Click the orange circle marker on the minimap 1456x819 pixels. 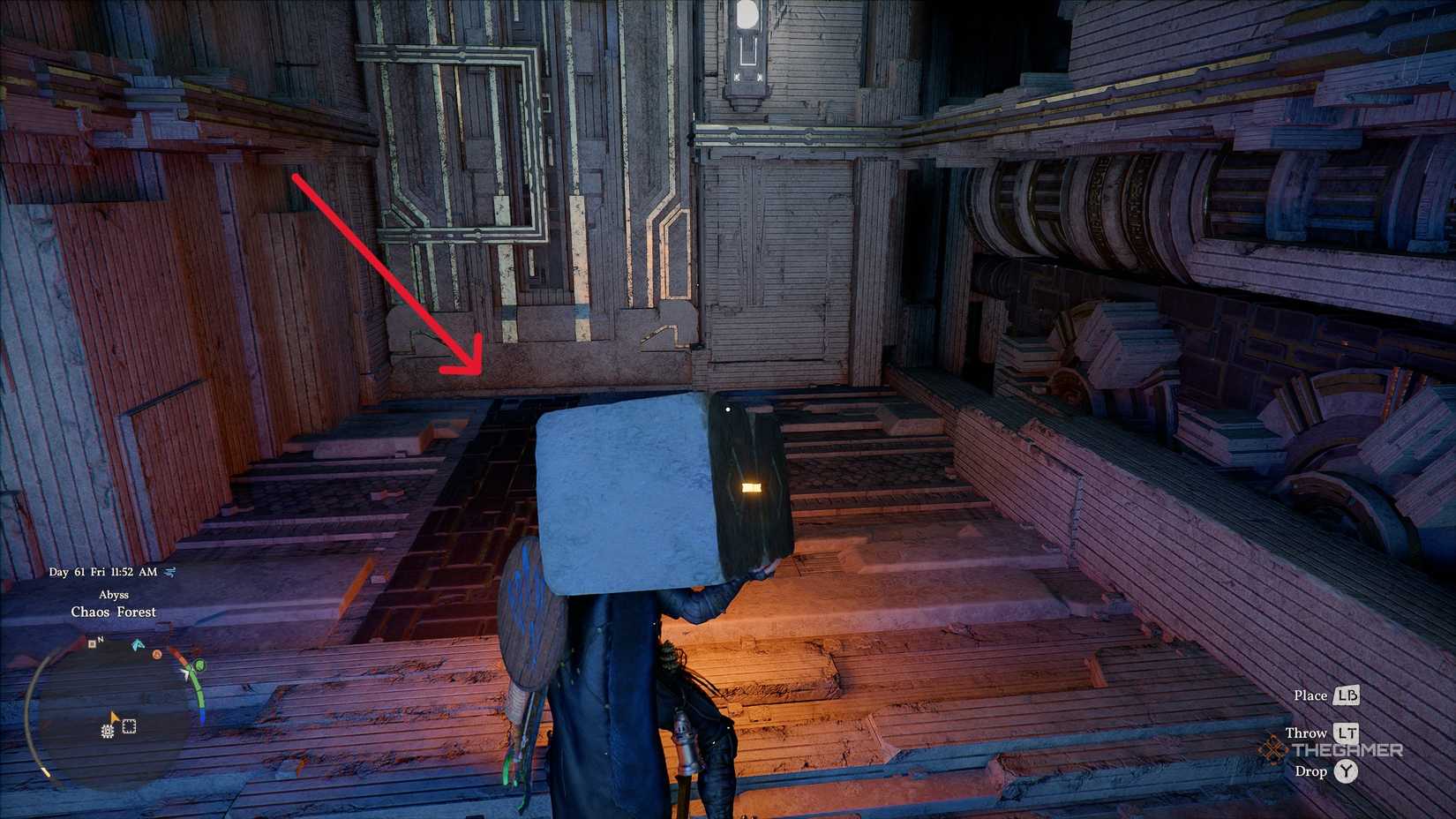click(157, 655)
